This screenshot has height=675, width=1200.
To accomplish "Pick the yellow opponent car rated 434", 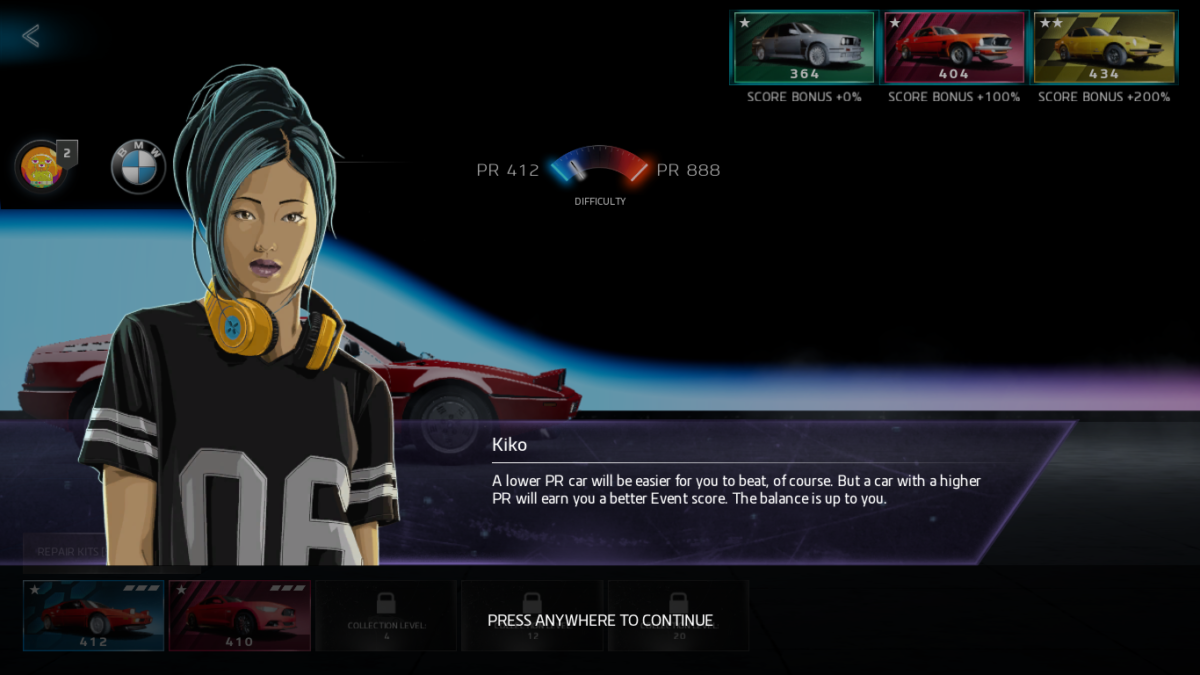I will (1104, 47).
